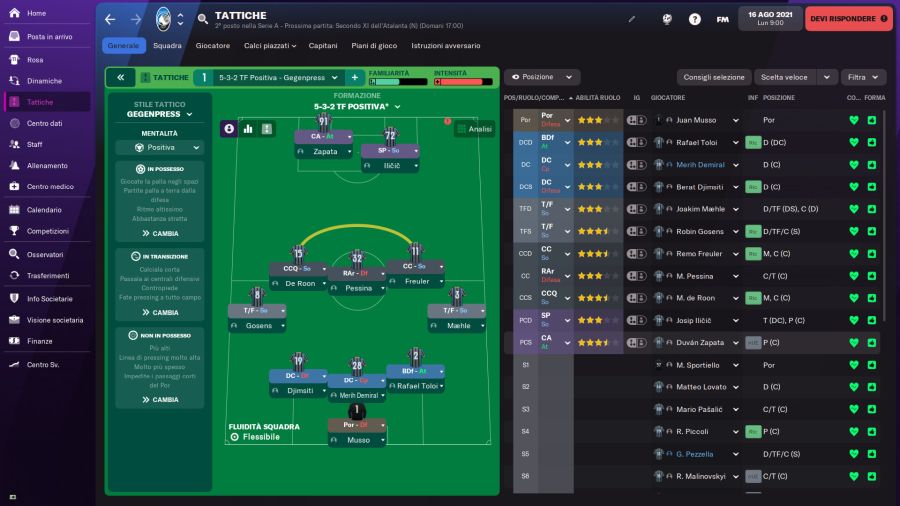Open the Mentalità Positiva dropdown
This screenshot has width=900, height=506.
[160, 147]
